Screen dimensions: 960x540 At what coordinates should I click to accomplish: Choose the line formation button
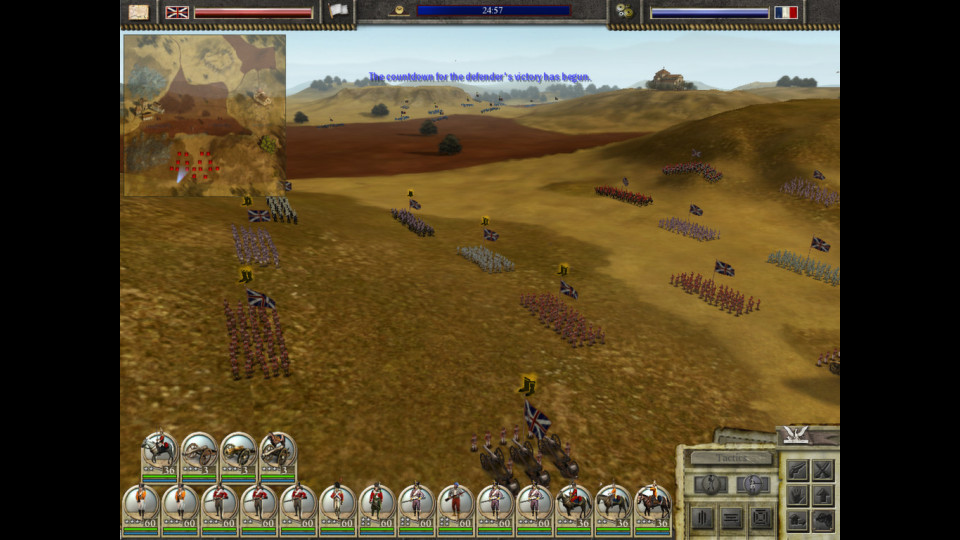click(x=731, y=517)
